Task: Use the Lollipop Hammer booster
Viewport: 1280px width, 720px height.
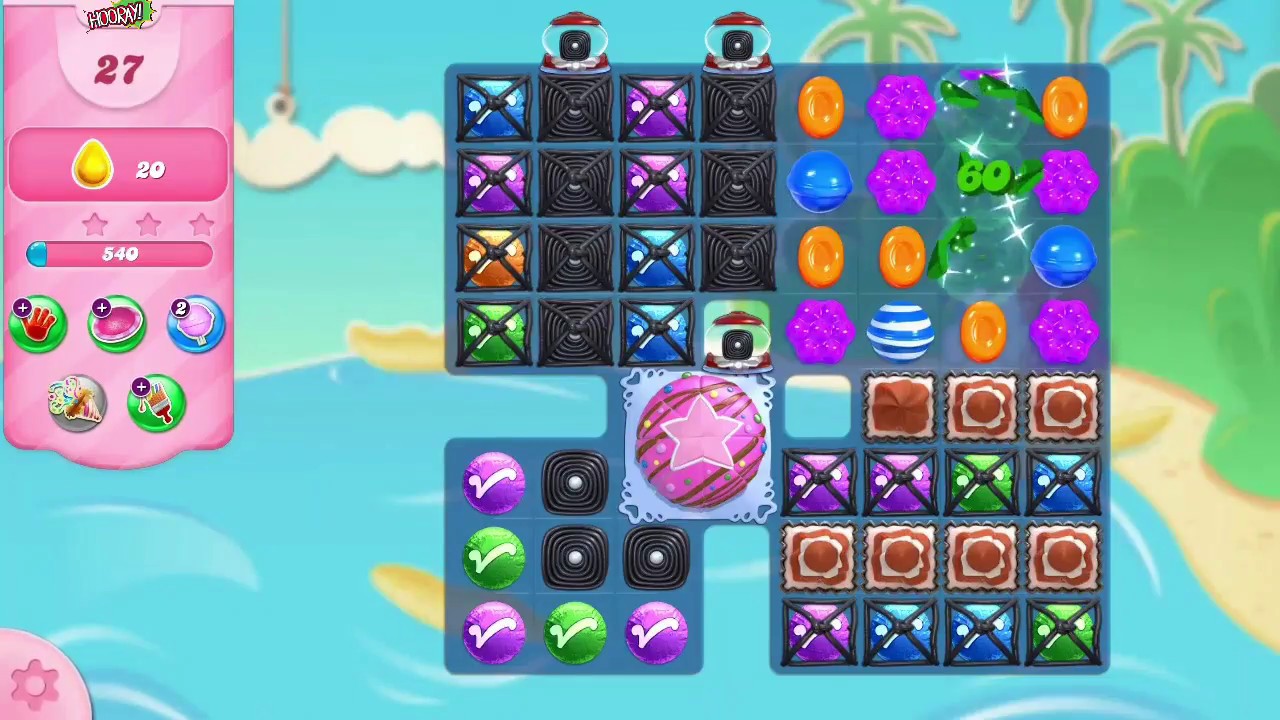Action: click(196, 322)
